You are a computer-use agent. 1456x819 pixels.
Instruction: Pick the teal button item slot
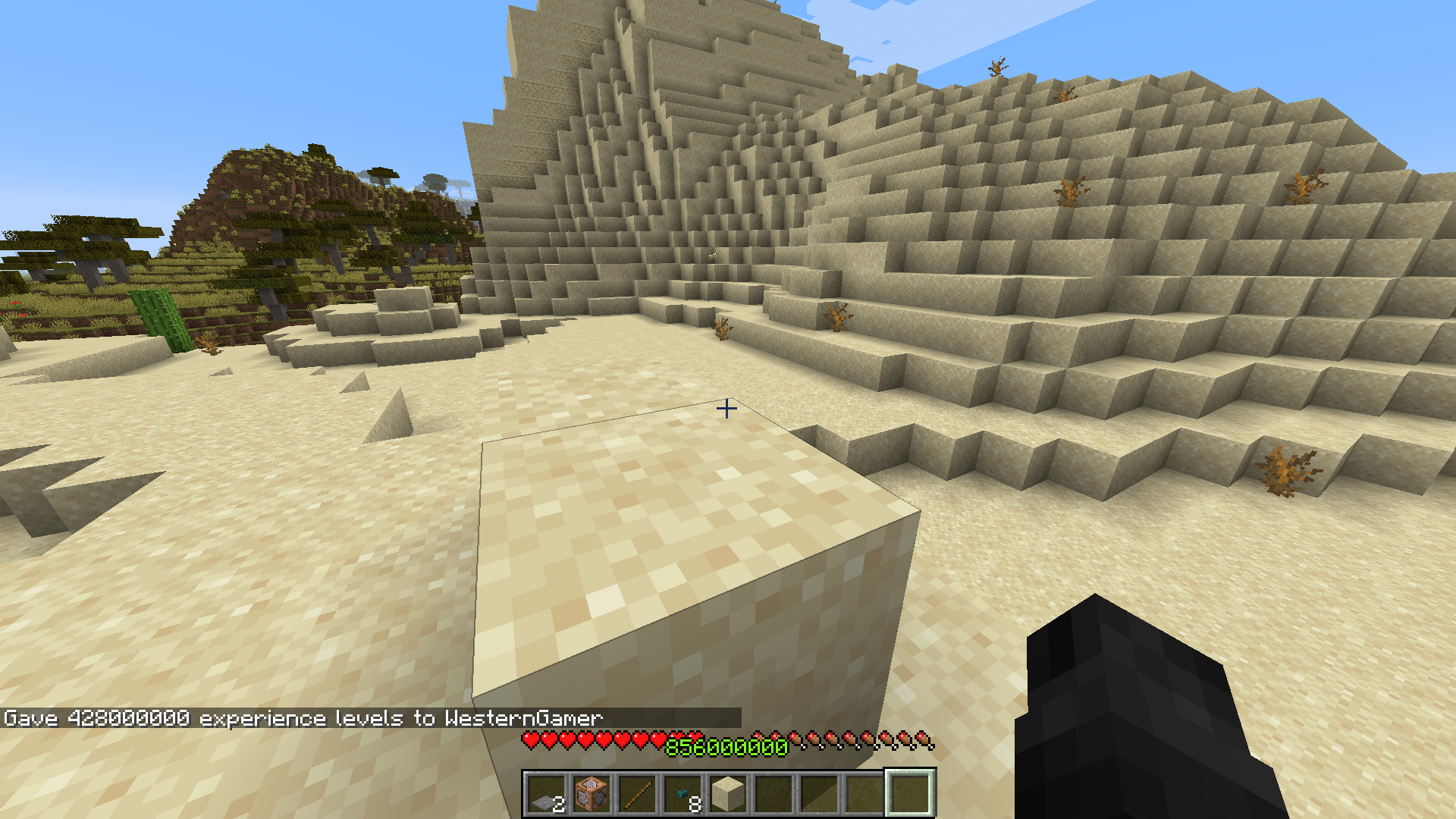pyautogui.click(x=682, y=794)
